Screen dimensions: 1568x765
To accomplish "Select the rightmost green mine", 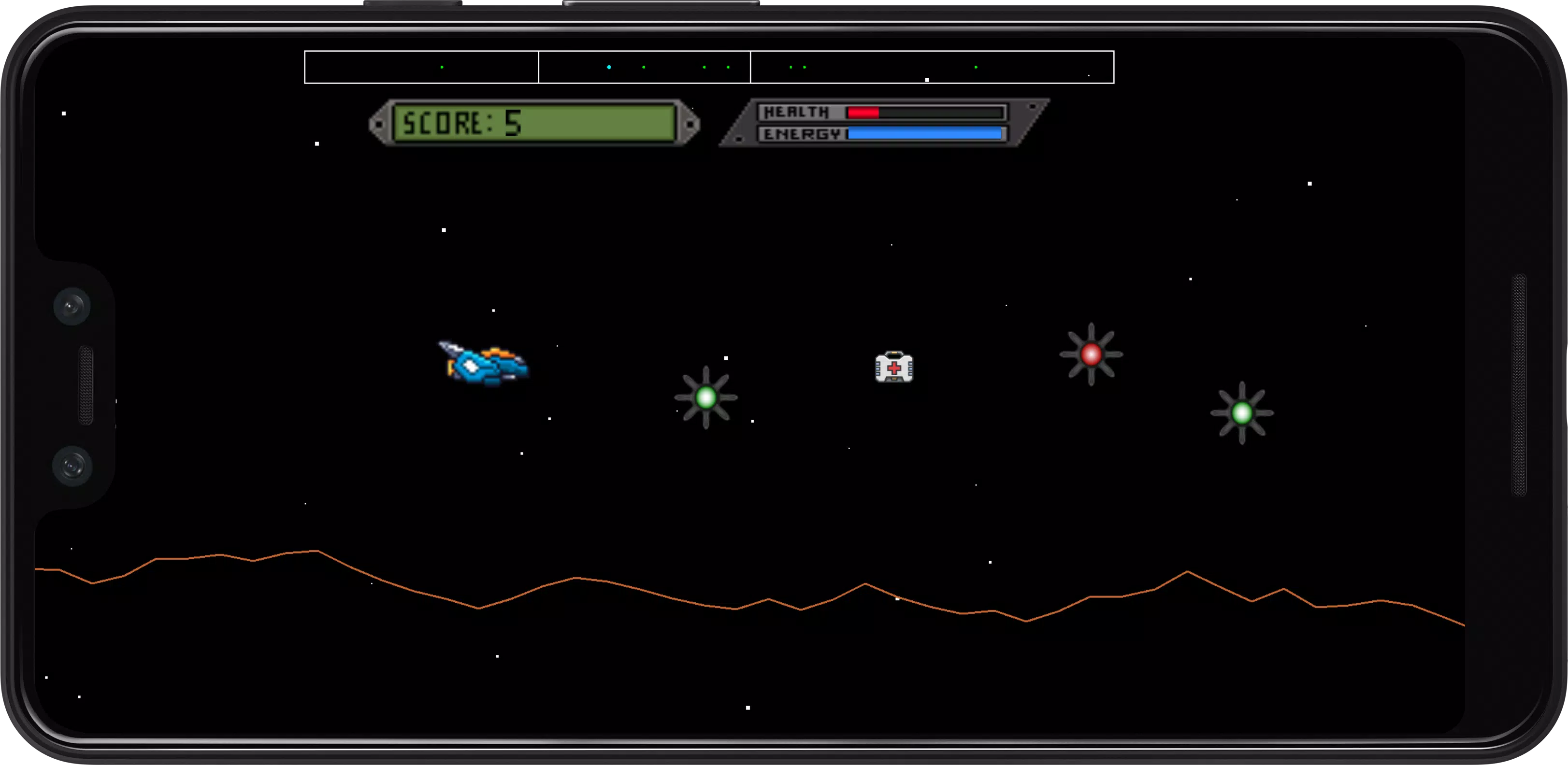I will tap(1243, 414).
